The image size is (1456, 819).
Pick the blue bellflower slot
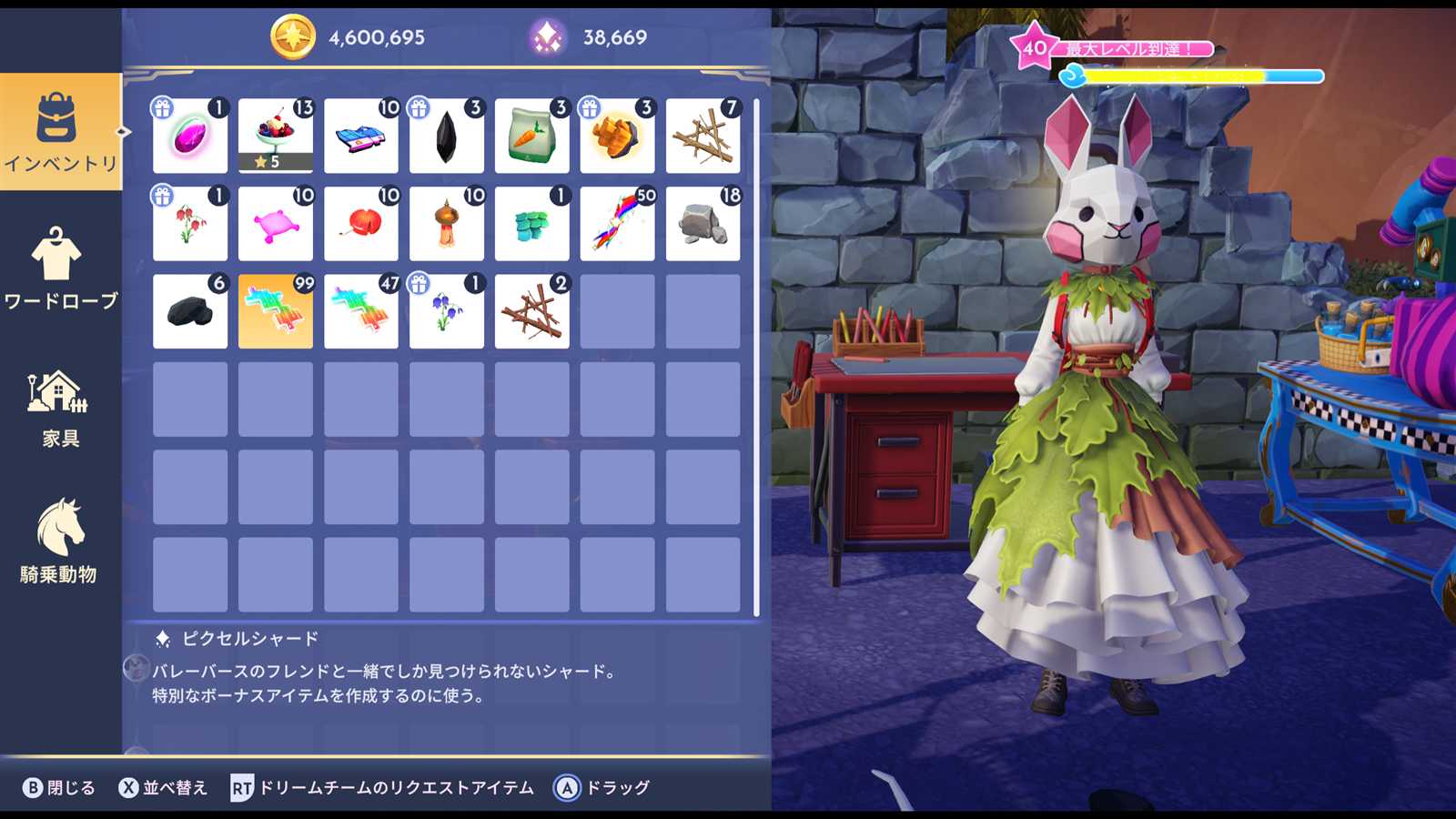(x=446, y=311)
